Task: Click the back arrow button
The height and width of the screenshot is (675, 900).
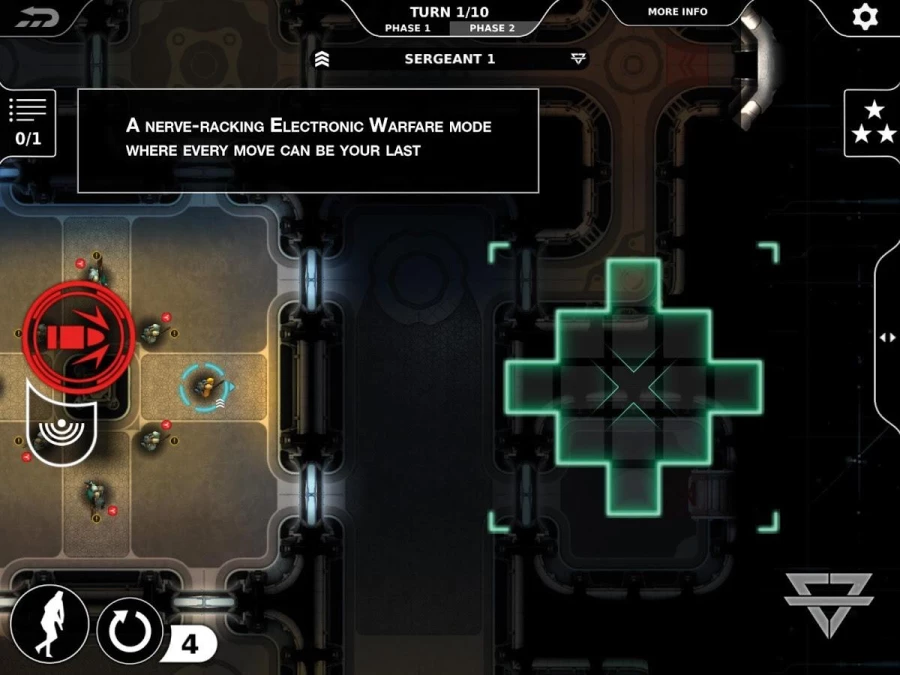Action: [38, 17]
